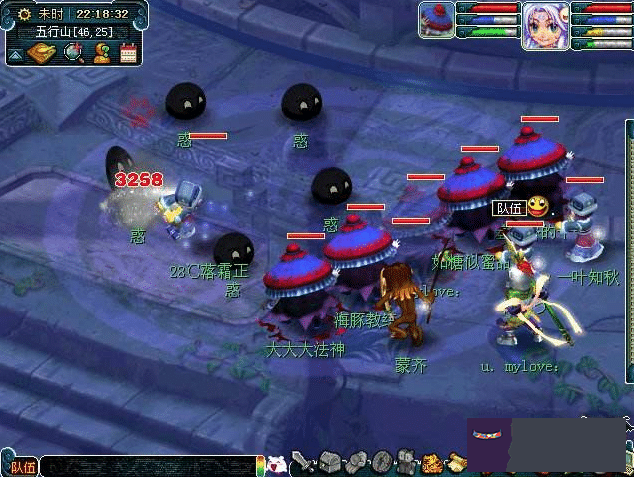Click the chat input bar
The image size is (634, 477).
[150, 466]
